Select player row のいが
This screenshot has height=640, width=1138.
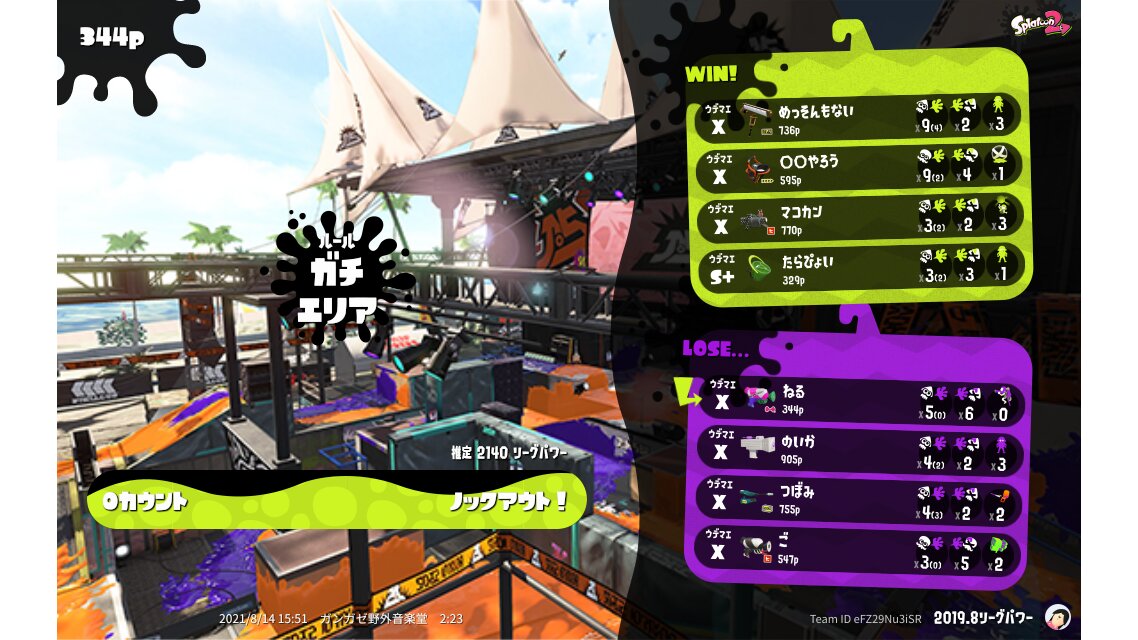click(860, 450)
